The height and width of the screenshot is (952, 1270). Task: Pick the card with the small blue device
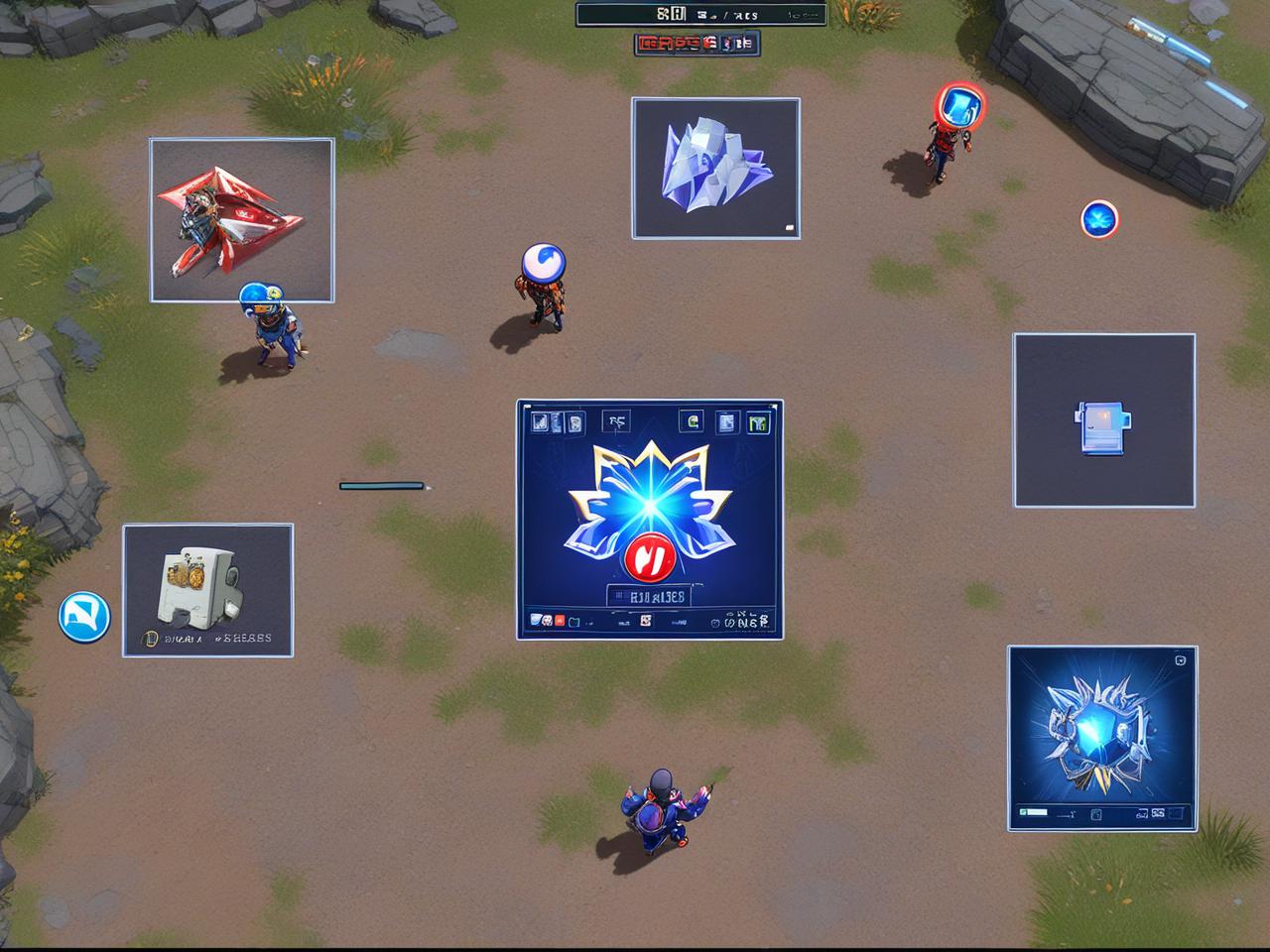click(1103, 420)
